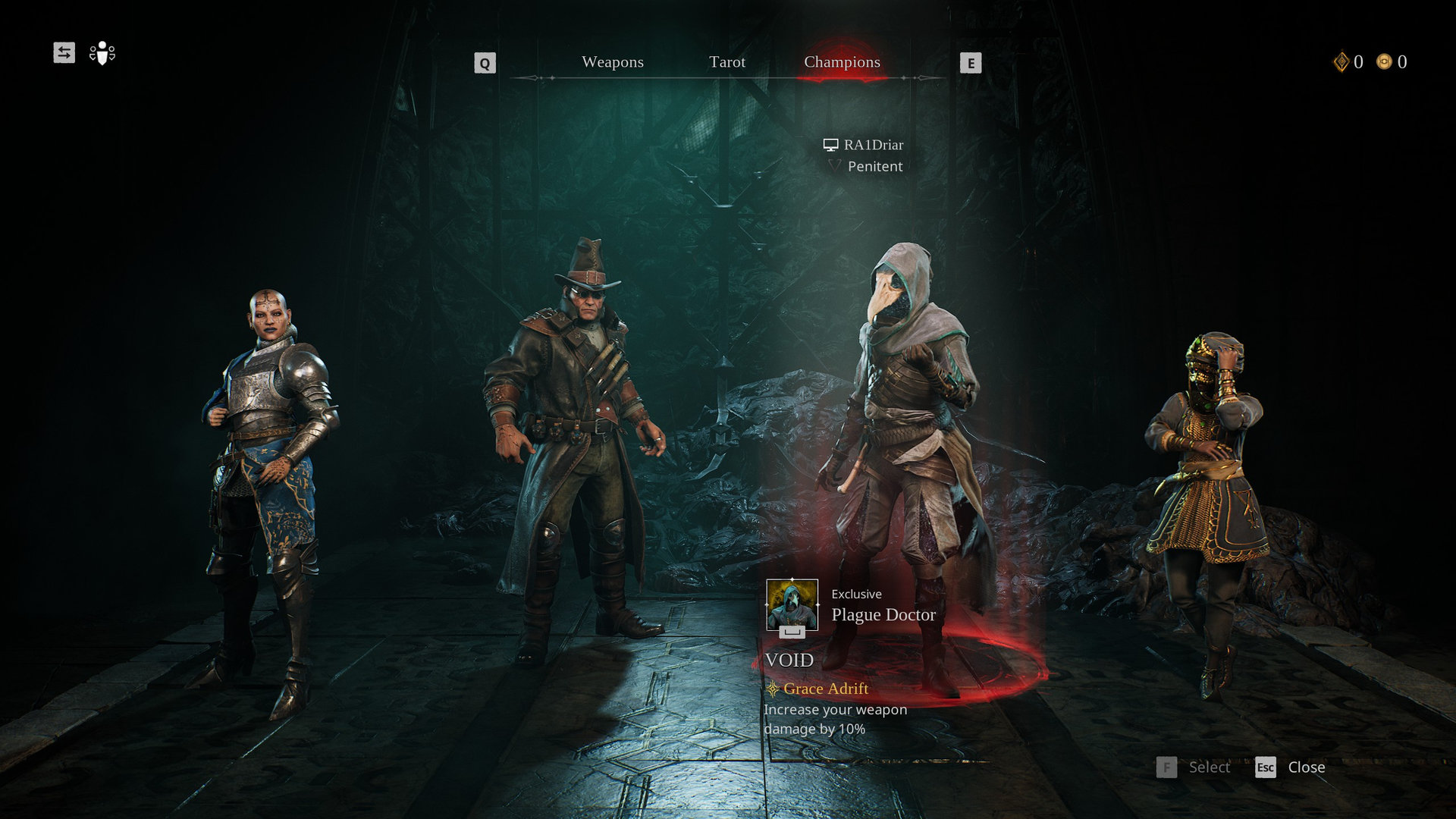Screen dimensions: 1456x819
Task: Switch to the Weapons tab
Action: (x=612, y=62)
